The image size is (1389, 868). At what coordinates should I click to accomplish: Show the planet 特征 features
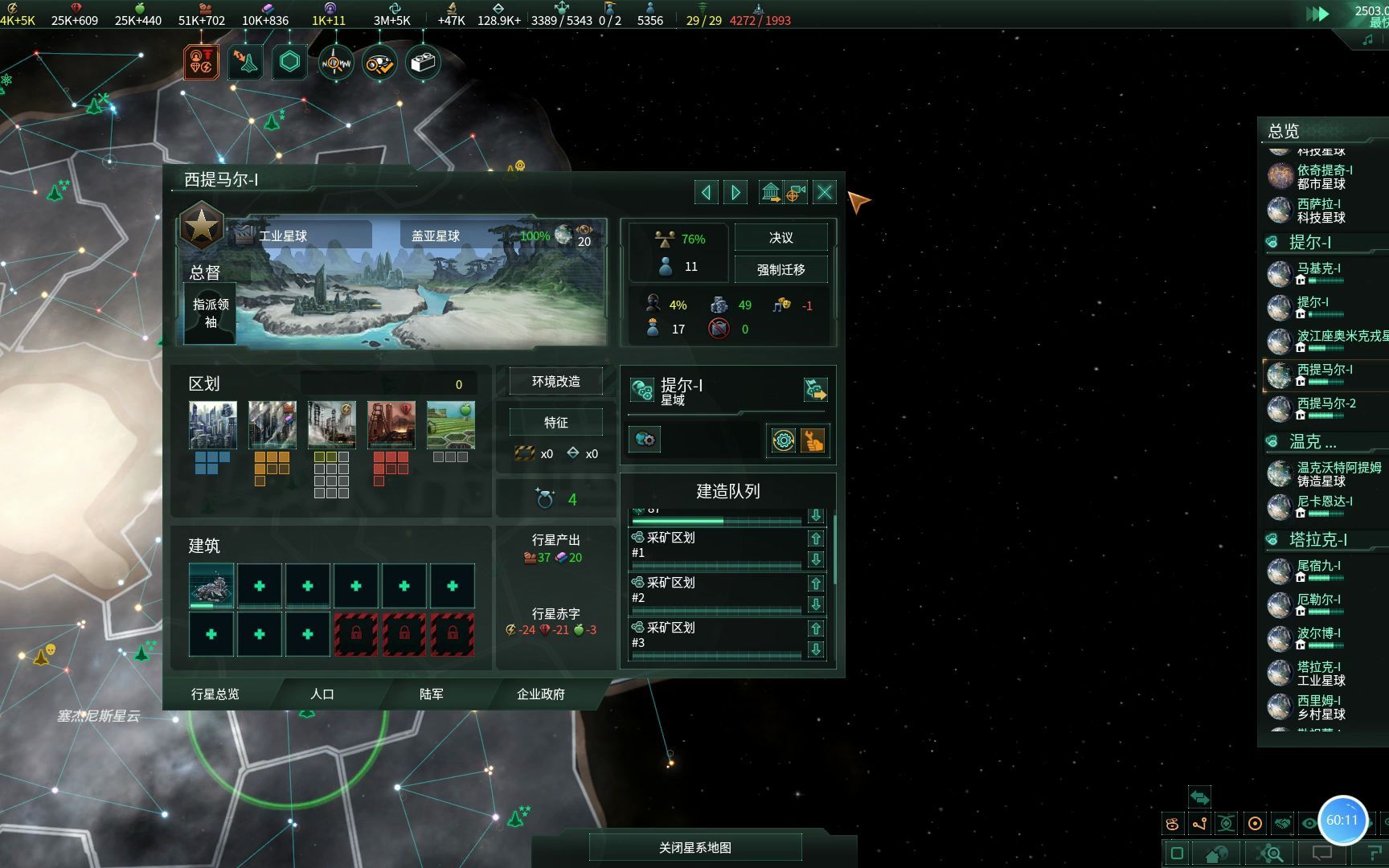click(x=555, y=422)
